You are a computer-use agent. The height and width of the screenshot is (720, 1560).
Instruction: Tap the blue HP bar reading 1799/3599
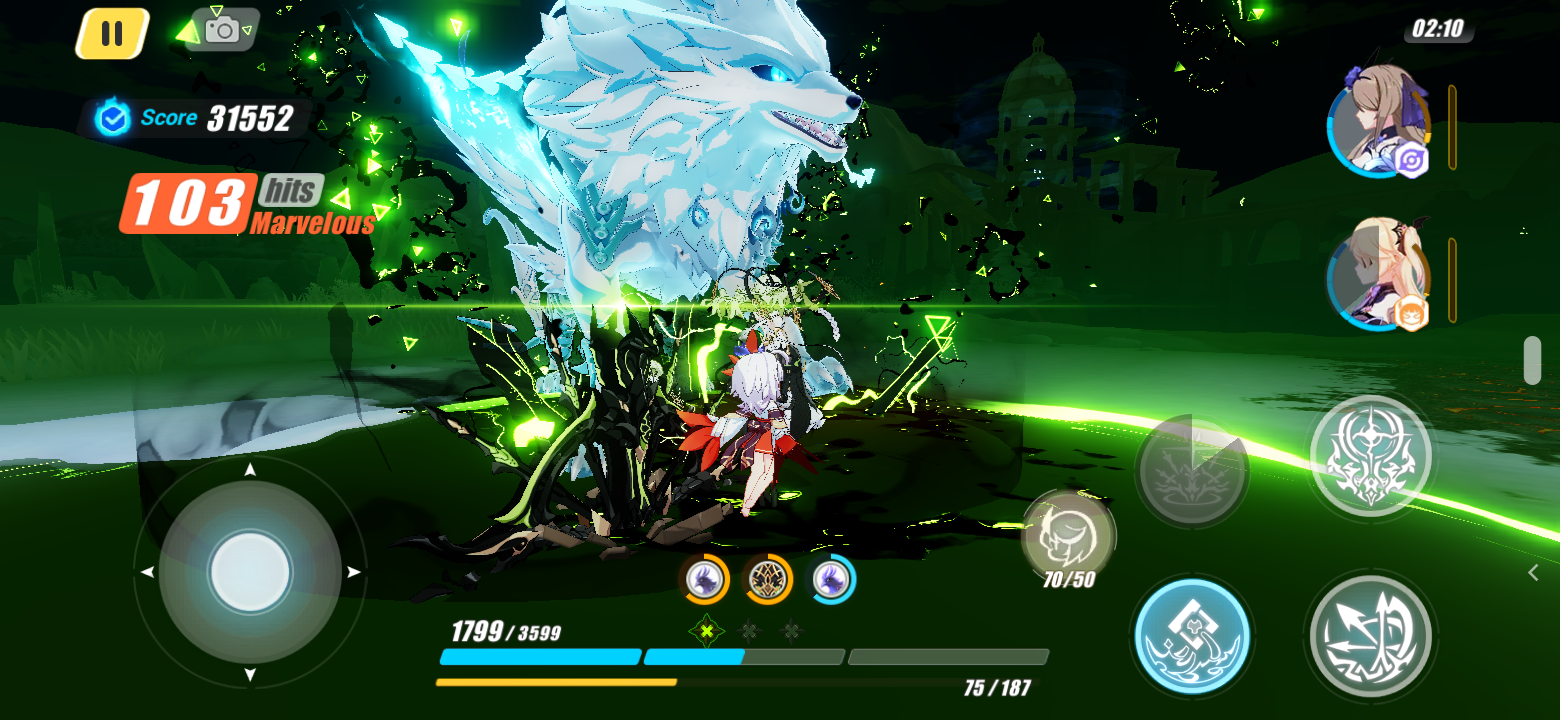tap(540, 657)
